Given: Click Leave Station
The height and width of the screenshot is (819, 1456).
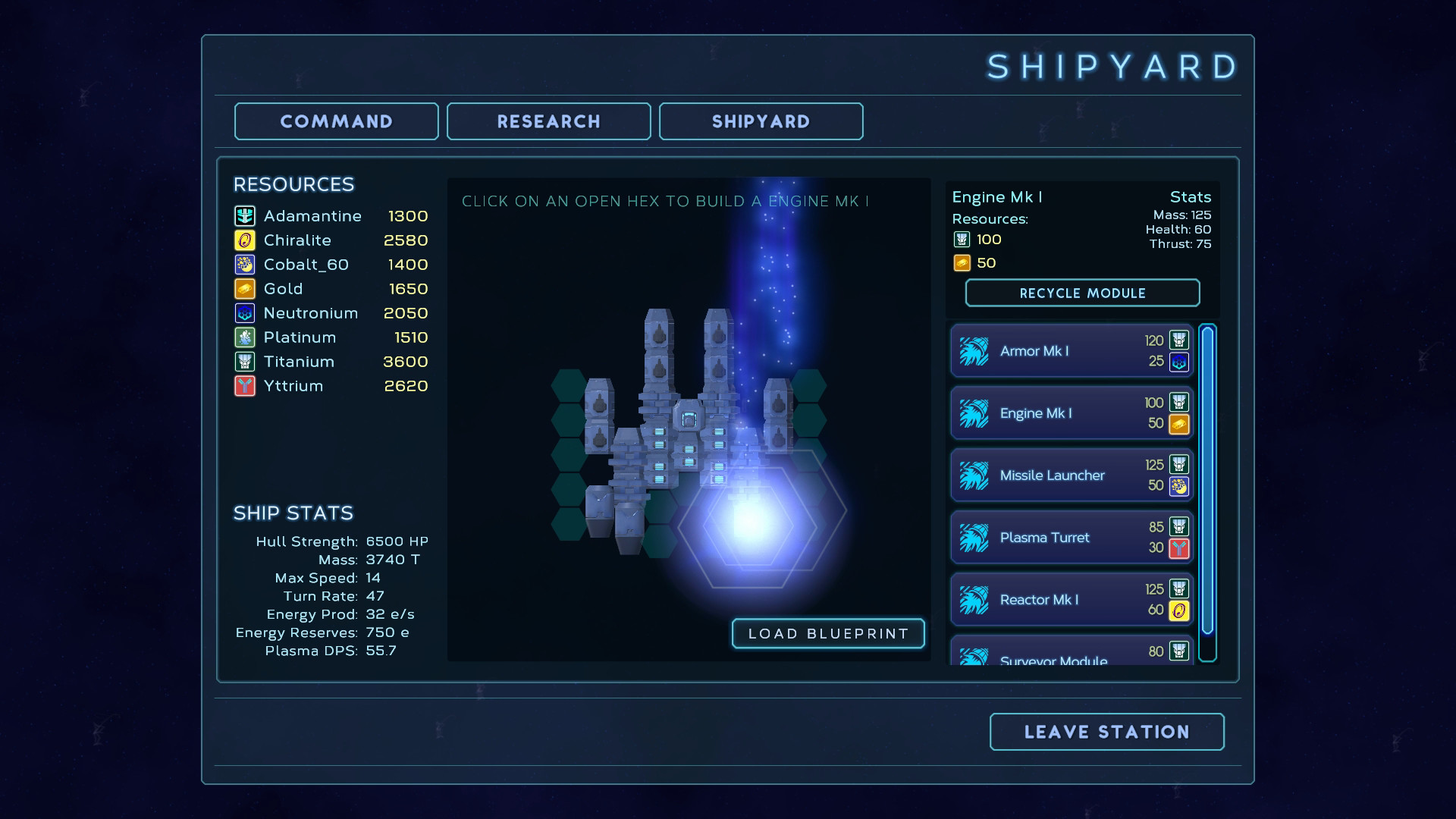Looking at the screenshot, I should click(1106, 731).
